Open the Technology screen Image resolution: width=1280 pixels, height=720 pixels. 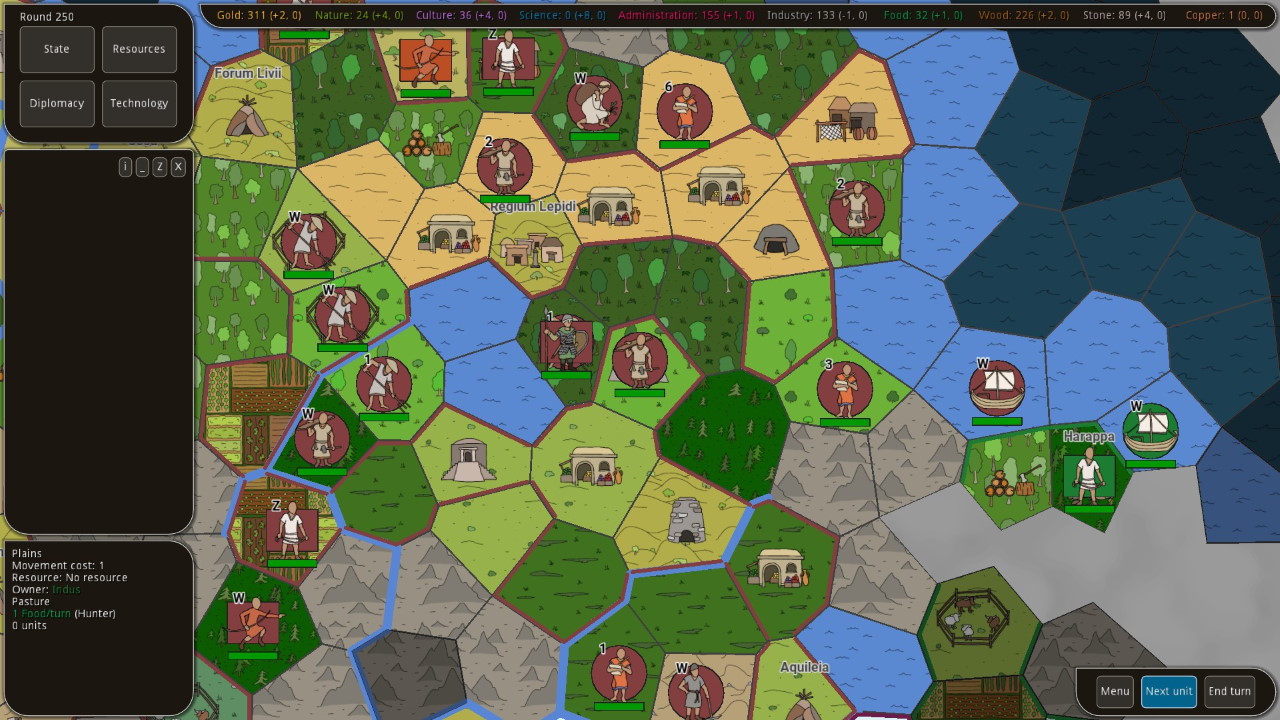point(139,103)
